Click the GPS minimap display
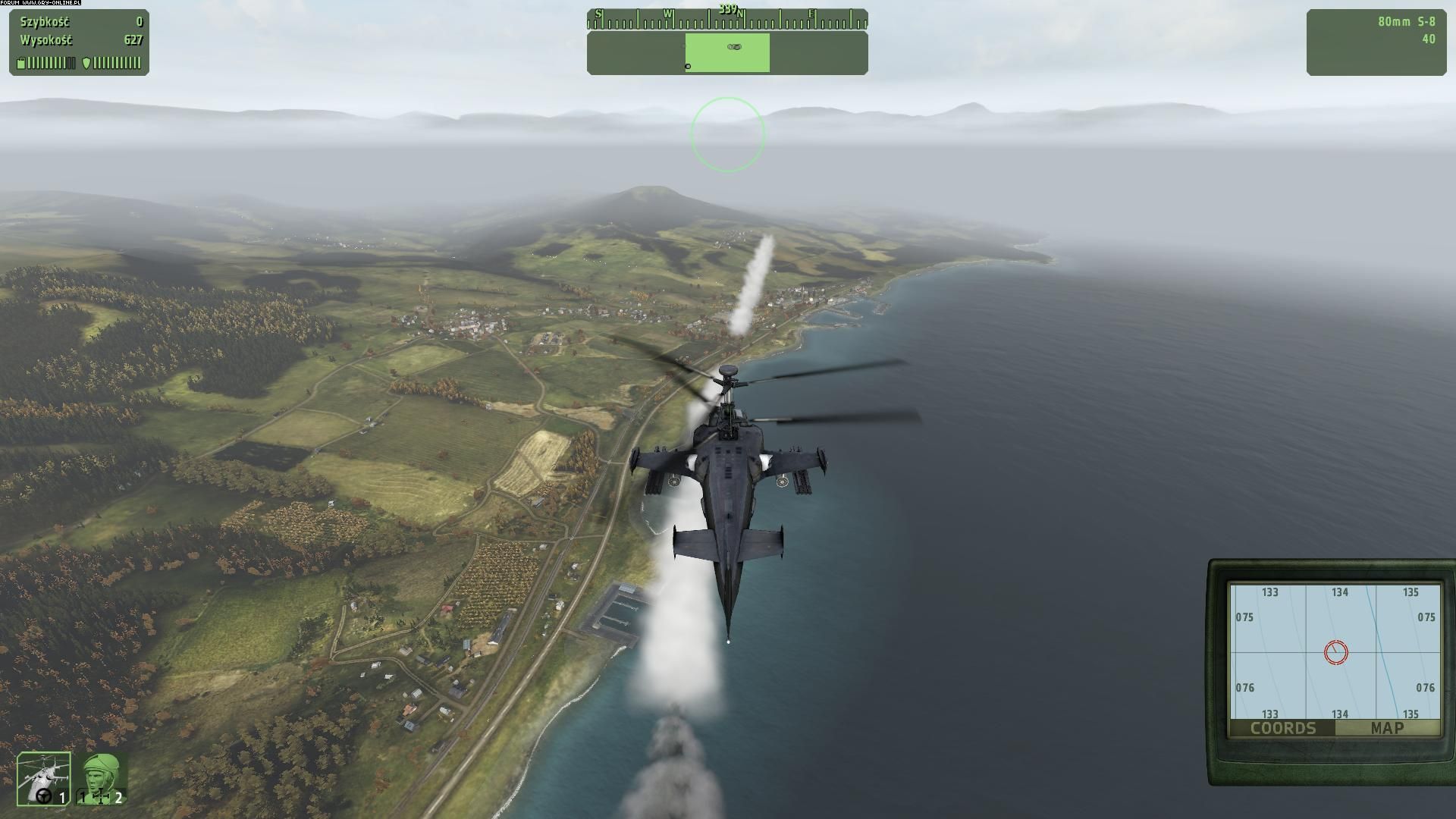 [x=1335, y=651]
